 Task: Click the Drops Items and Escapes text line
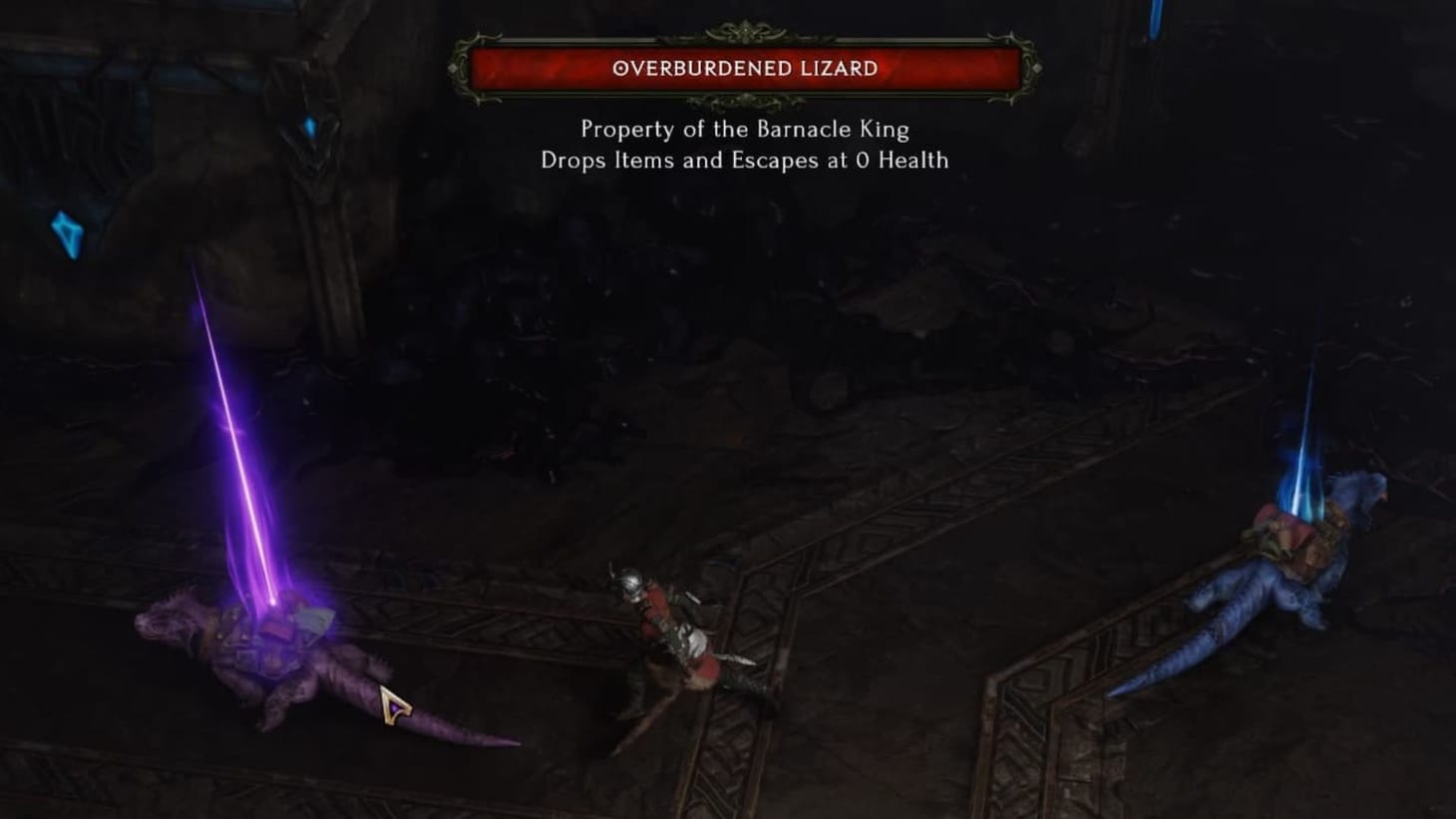pos(745,161)
